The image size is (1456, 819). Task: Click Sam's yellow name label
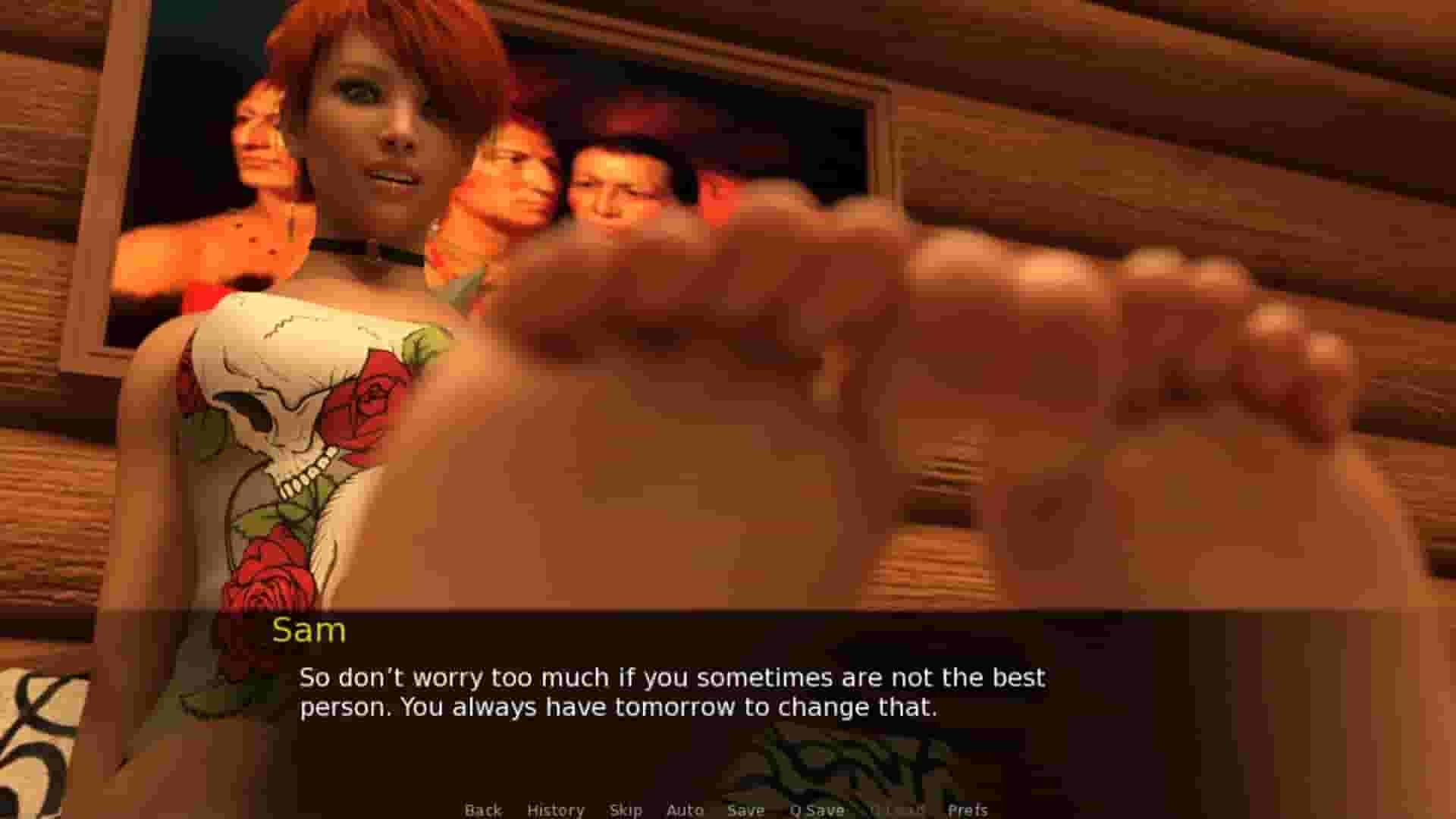[x=309, y=630]
